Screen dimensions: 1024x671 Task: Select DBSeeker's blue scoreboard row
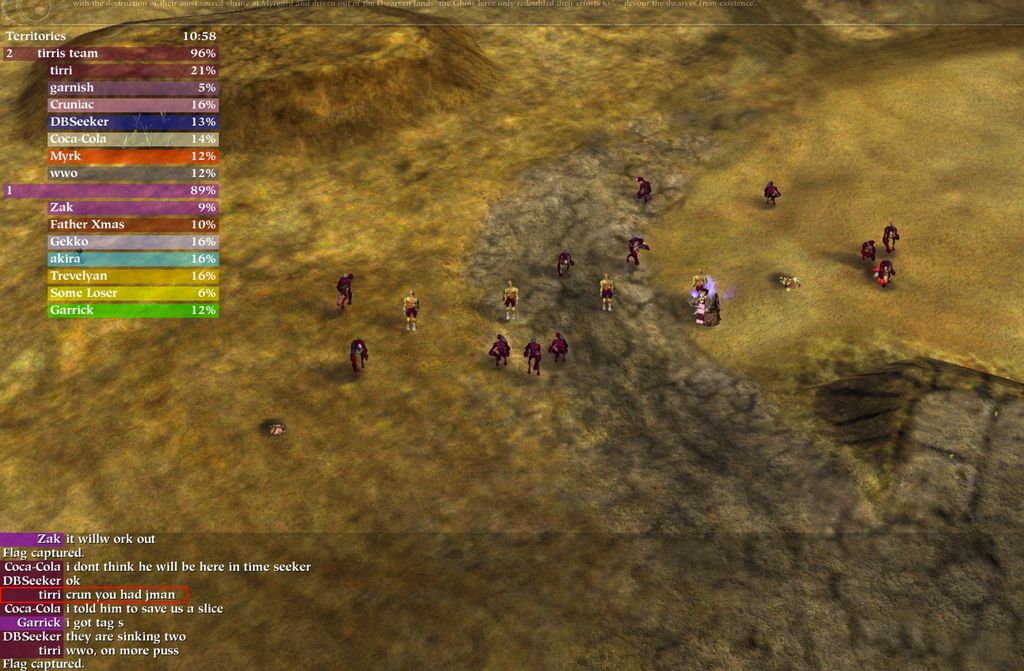point(132,122)
